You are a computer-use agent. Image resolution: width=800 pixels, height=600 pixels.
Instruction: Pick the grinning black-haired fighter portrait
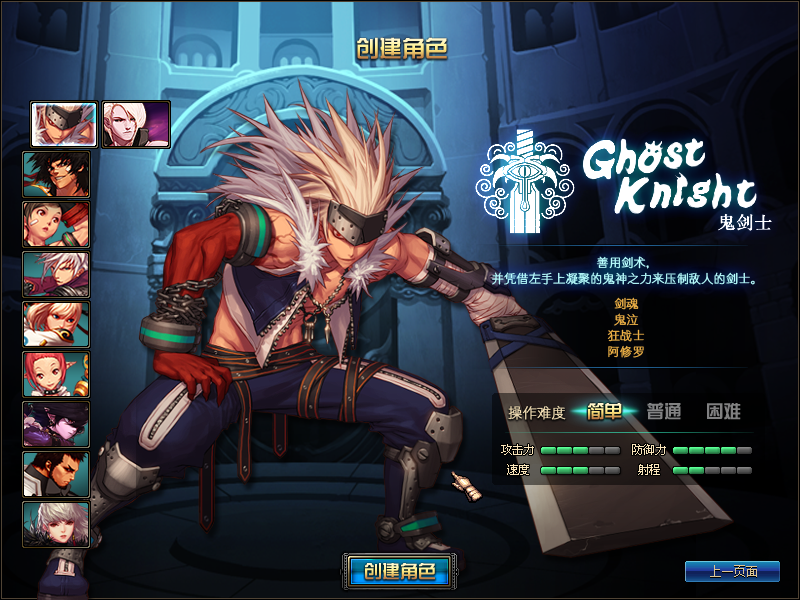click(57, 174)
